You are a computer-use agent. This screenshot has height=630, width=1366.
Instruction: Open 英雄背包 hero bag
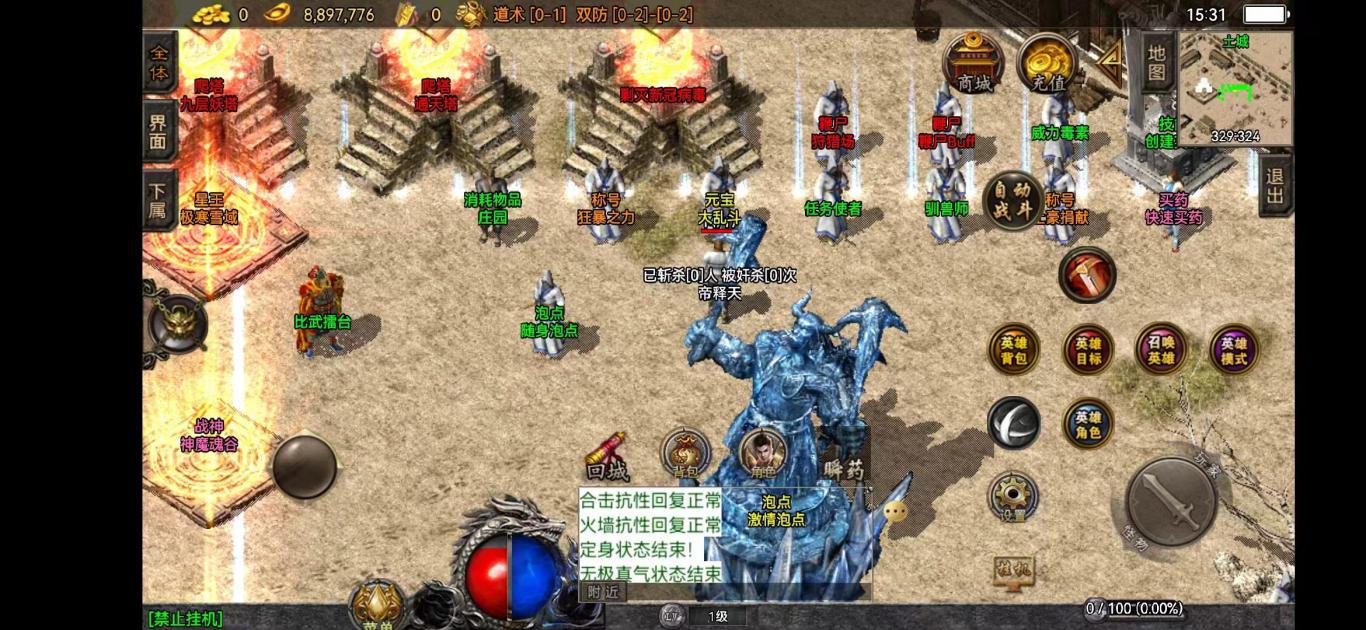click(x=1013, y=350)
